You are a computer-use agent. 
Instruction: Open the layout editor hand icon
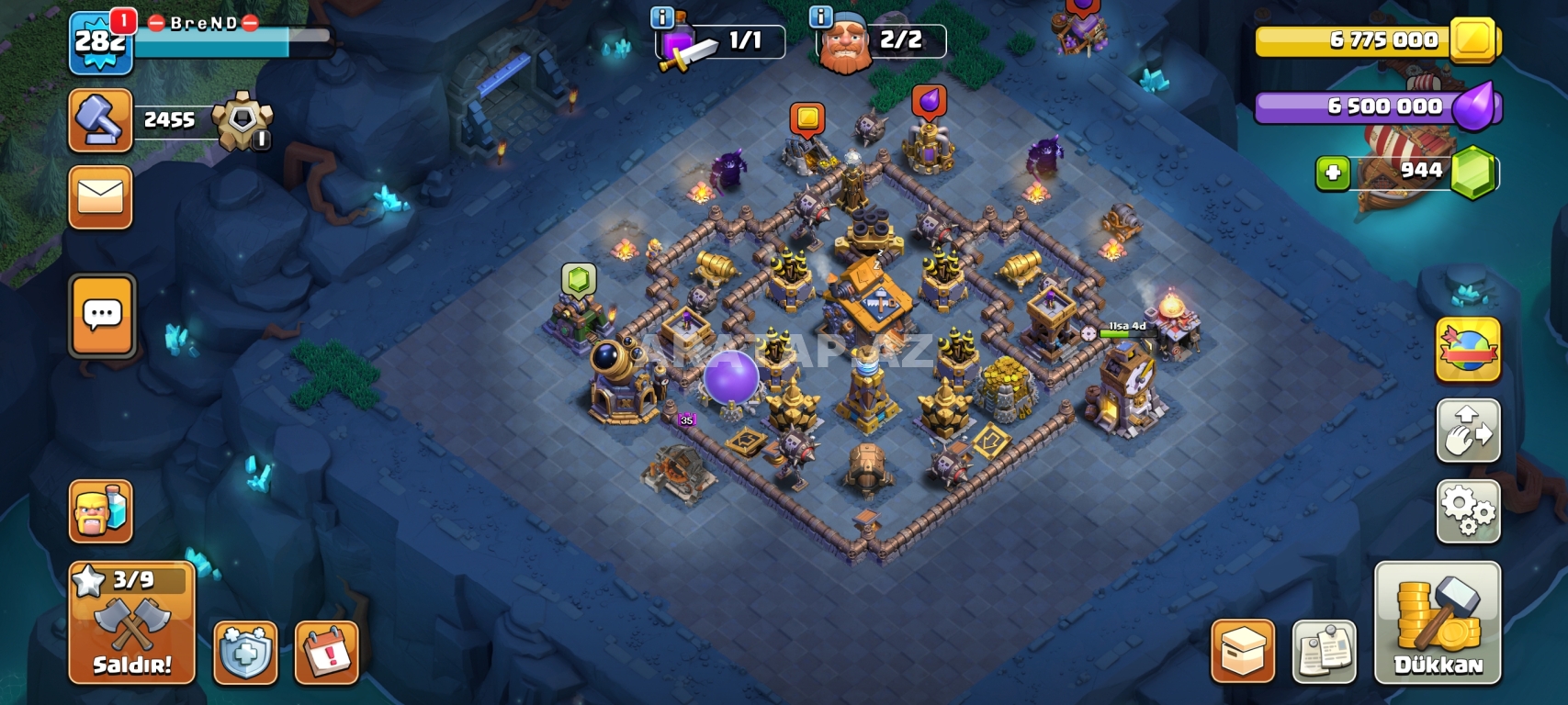tap(1468, 431)
